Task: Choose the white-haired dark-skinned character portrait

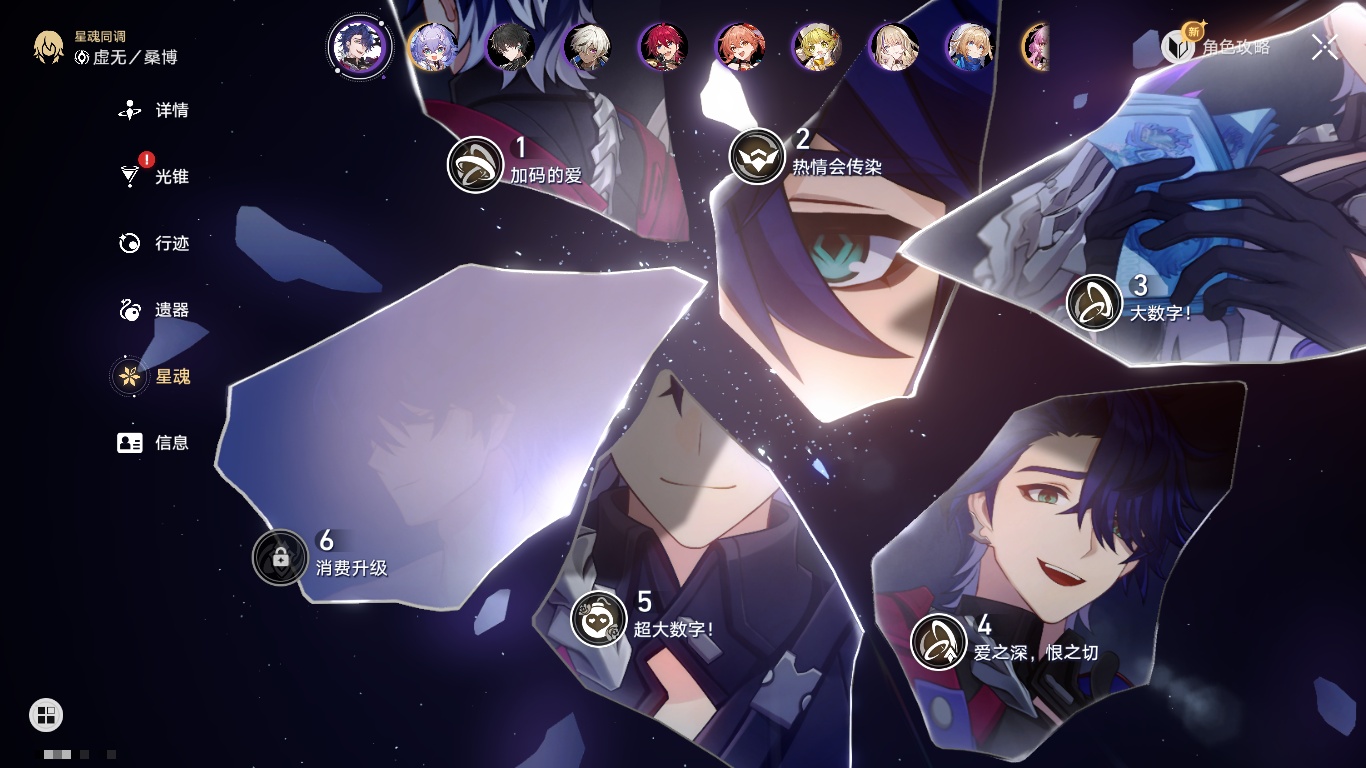Action: tap(587, 47)
